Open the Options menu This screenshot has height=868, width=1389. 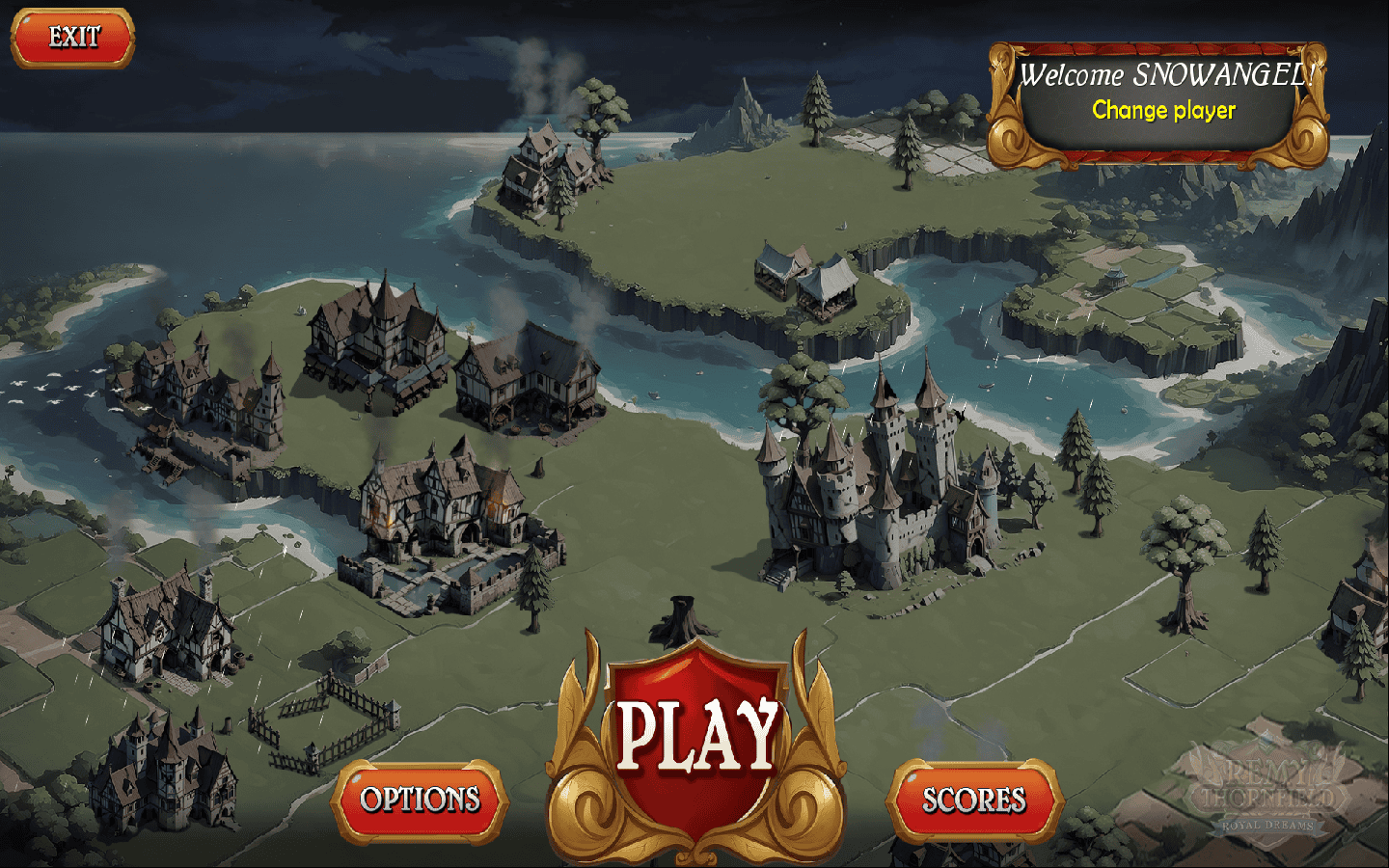[420, 800]
